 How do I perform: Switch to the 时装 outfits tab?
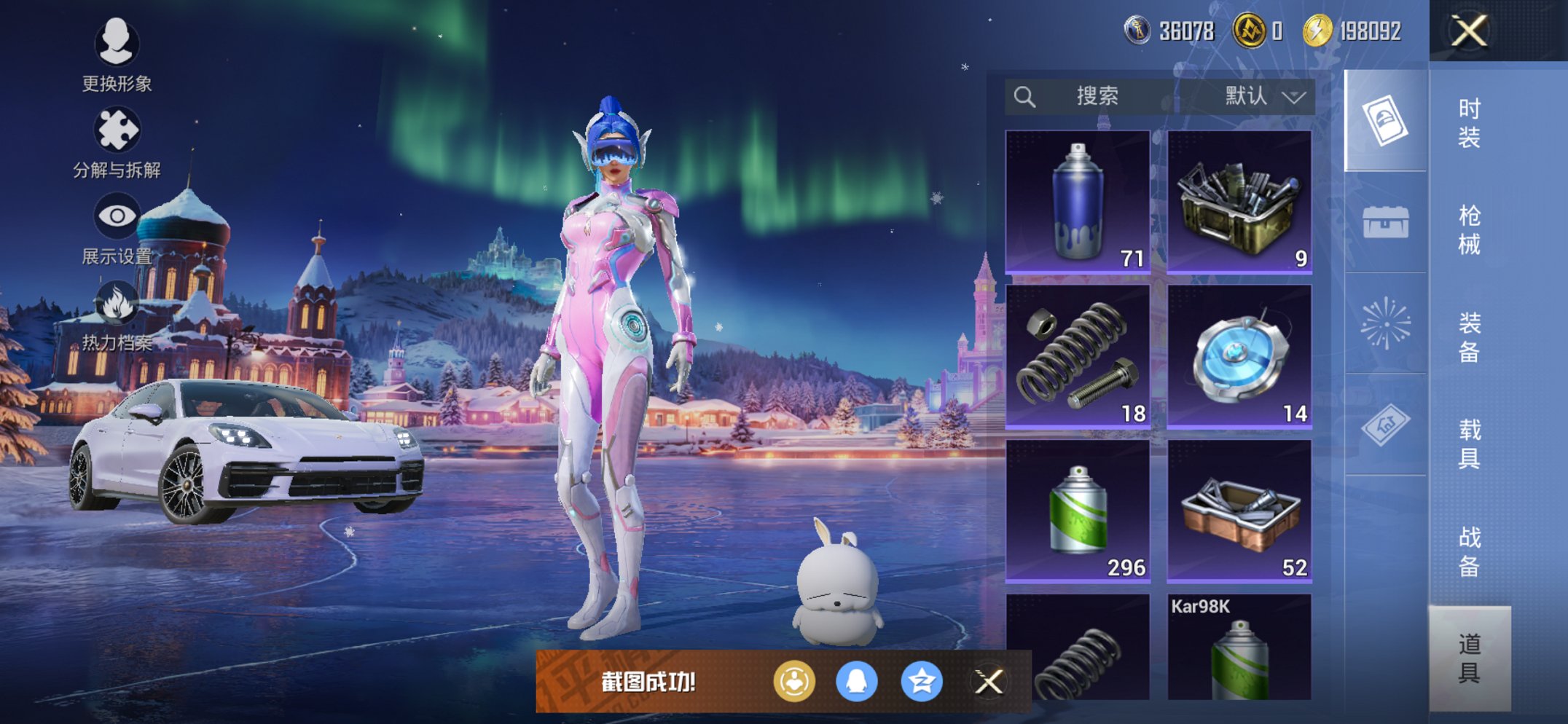[1469, 122]
